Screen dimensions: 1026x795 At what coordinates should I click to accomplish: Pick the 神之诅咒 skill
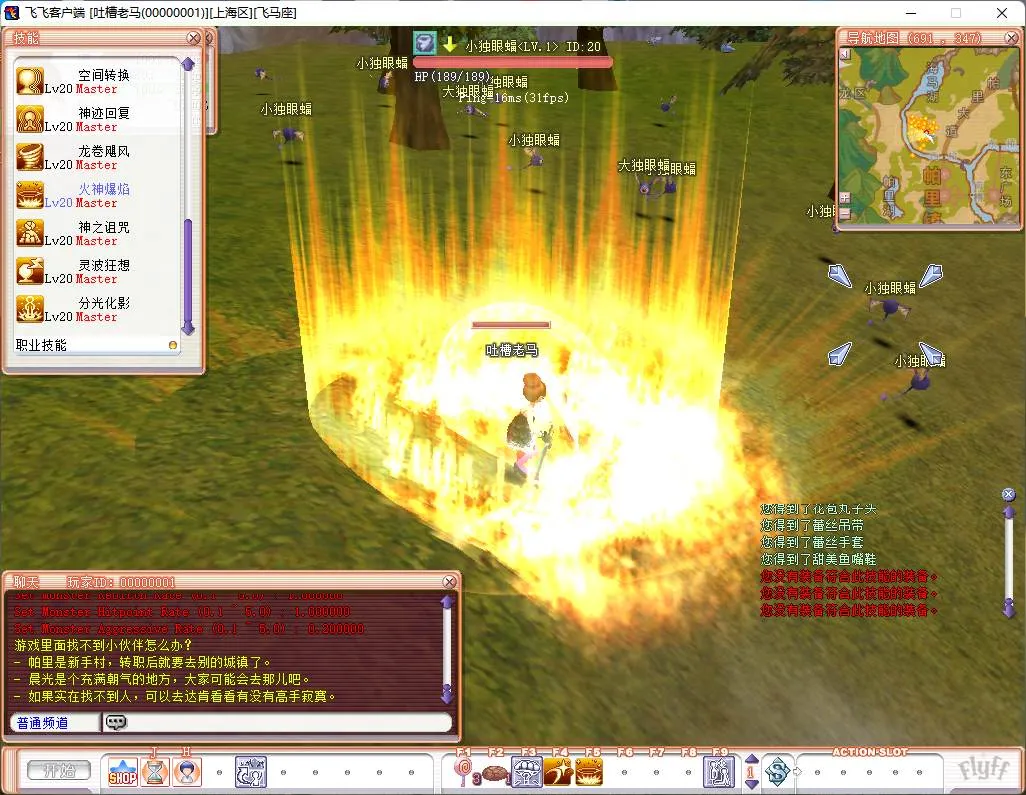[30, 233]
